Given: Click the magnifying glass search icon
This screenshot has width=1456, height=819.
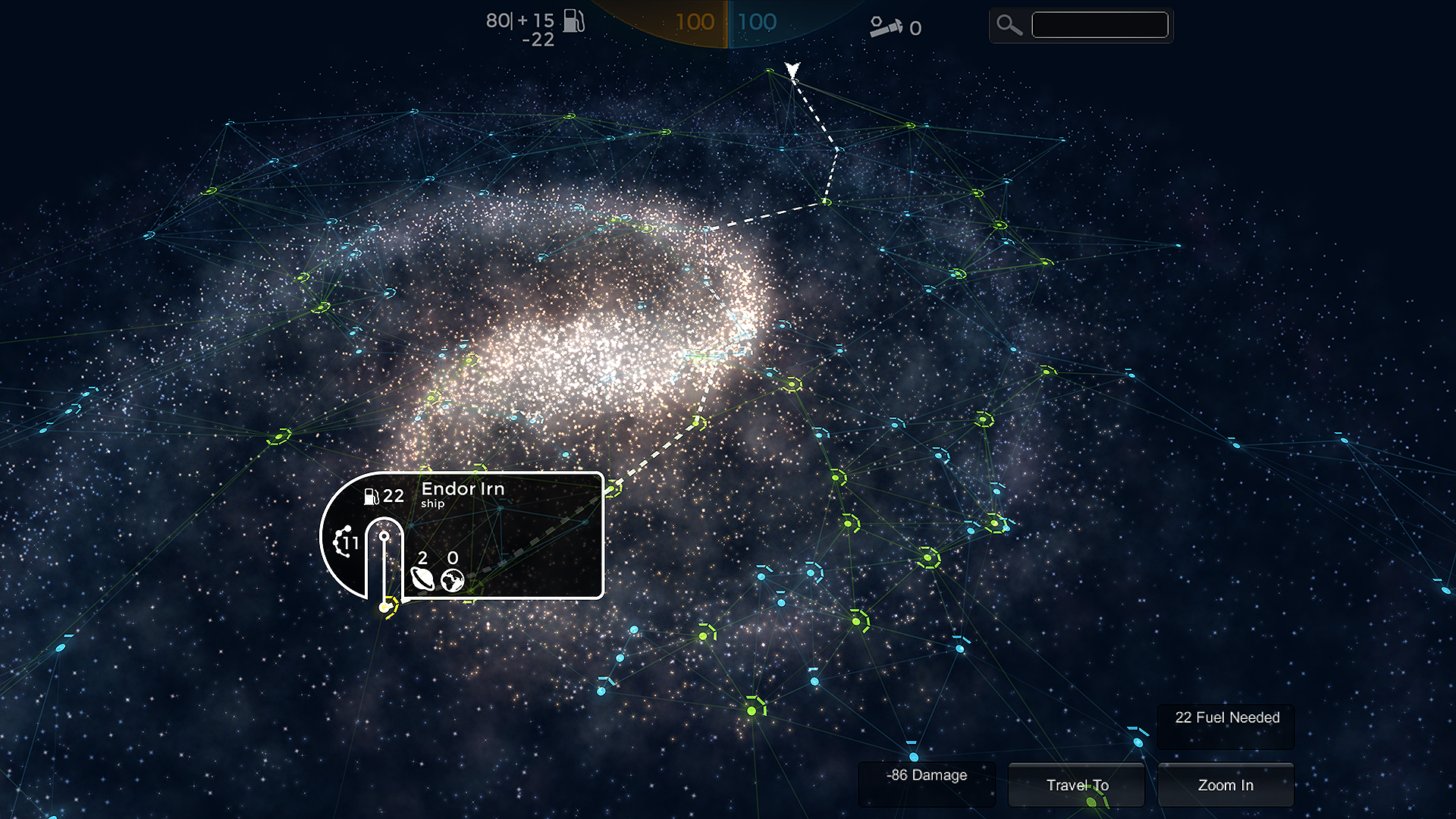Looking at the screenshot, I should coord(1009,25).
